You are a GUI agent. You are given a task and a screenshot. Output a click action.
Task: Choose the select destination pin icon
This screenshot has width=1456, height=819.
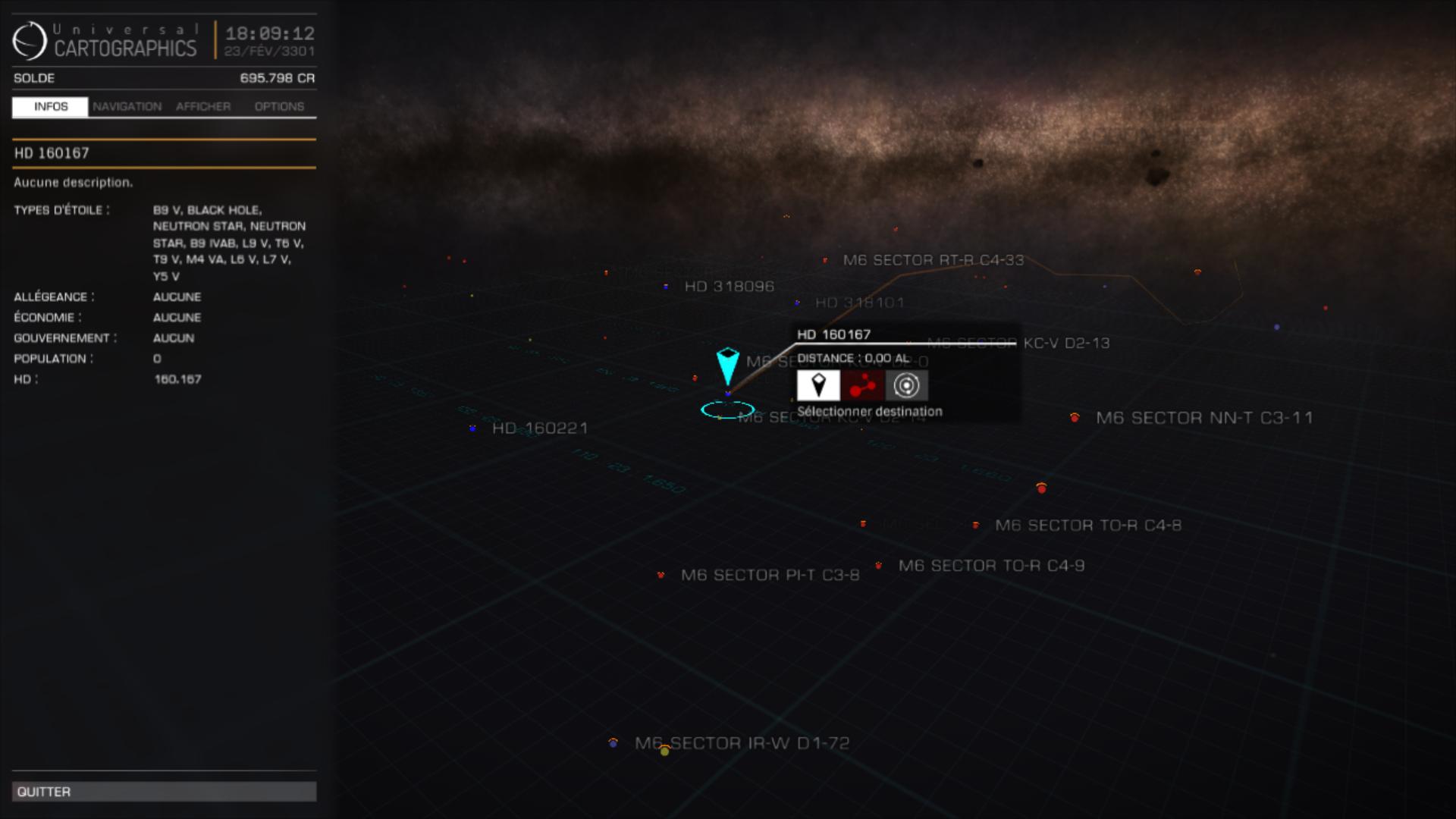point(818,385)
